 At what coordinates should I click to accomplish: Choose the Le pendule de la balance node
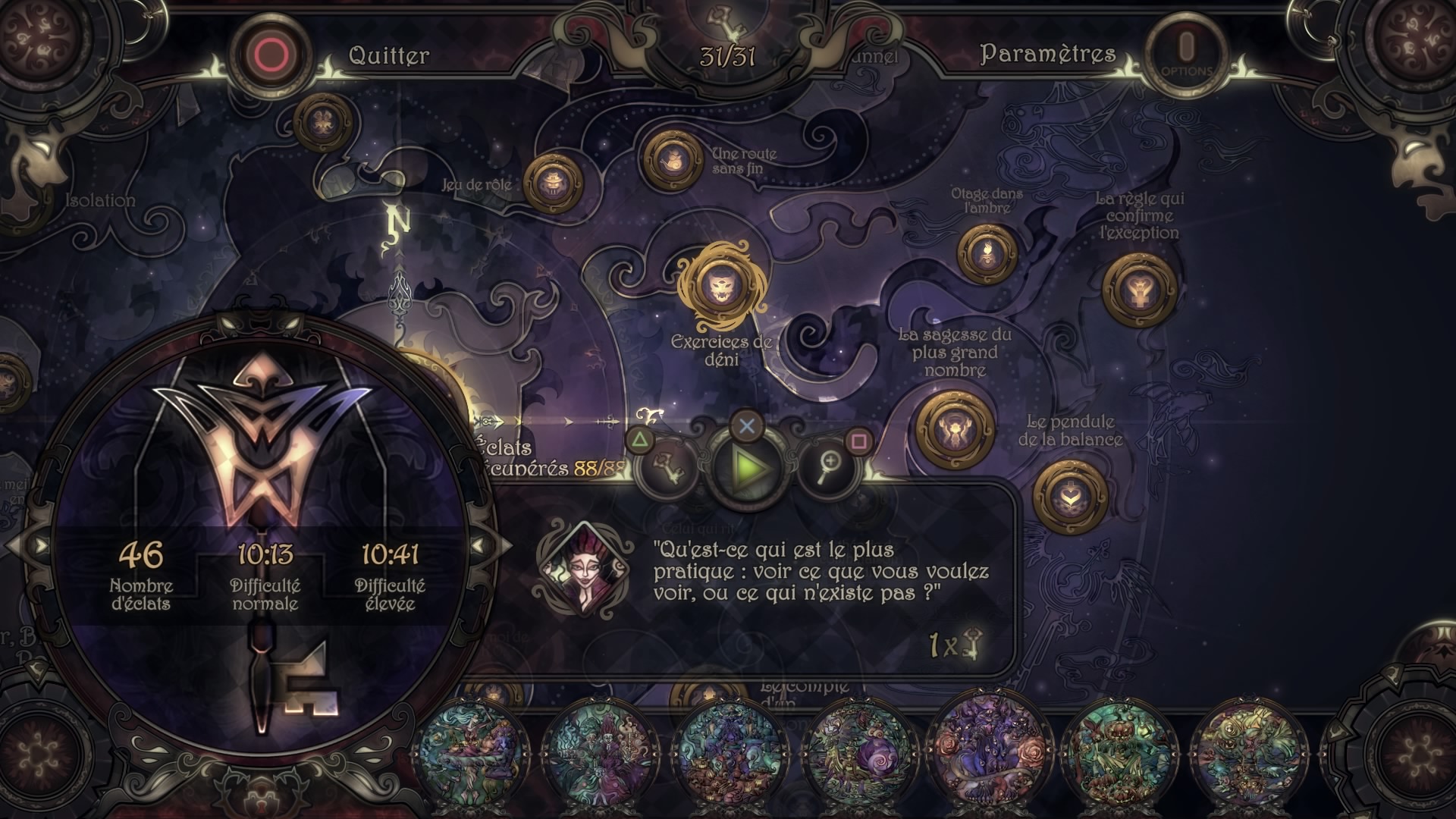(1070, 497)
